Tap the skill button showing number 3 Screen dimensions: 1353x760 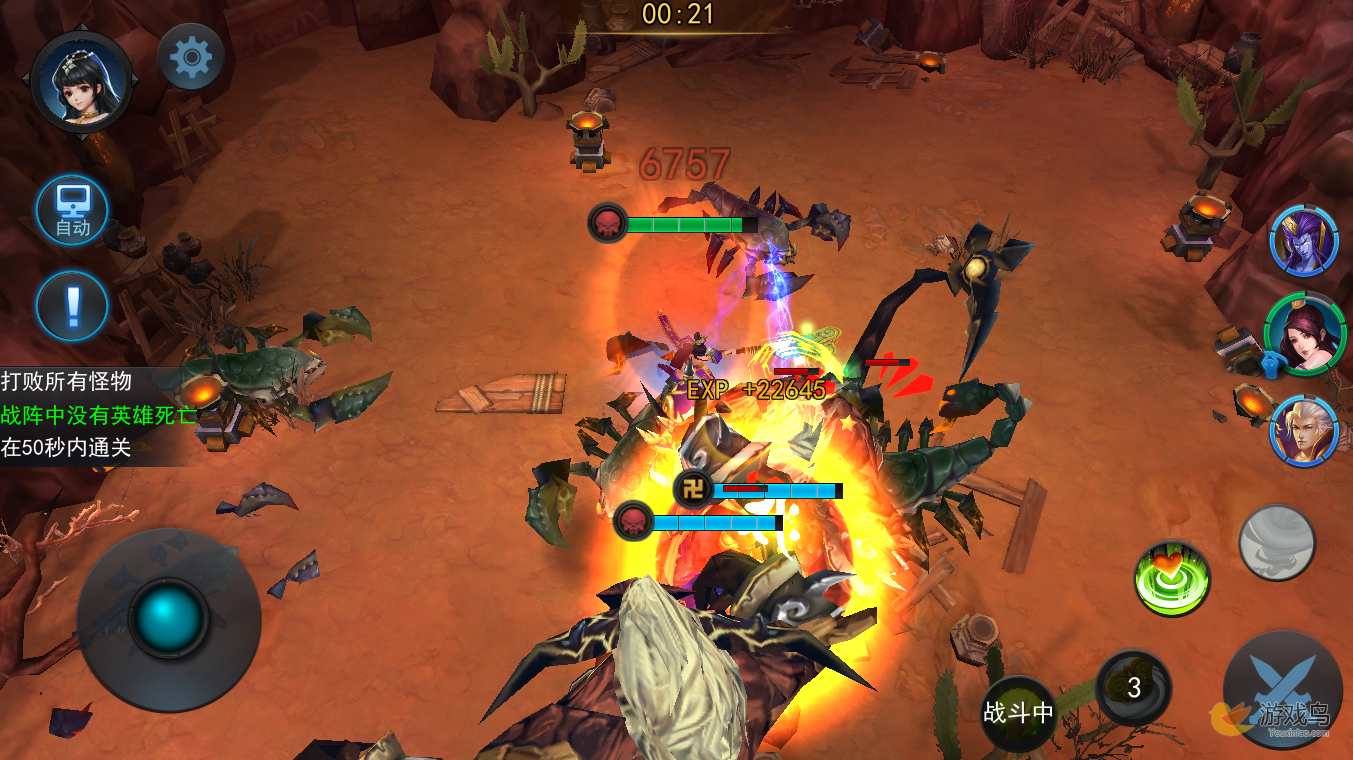(x=1133, y=688)
